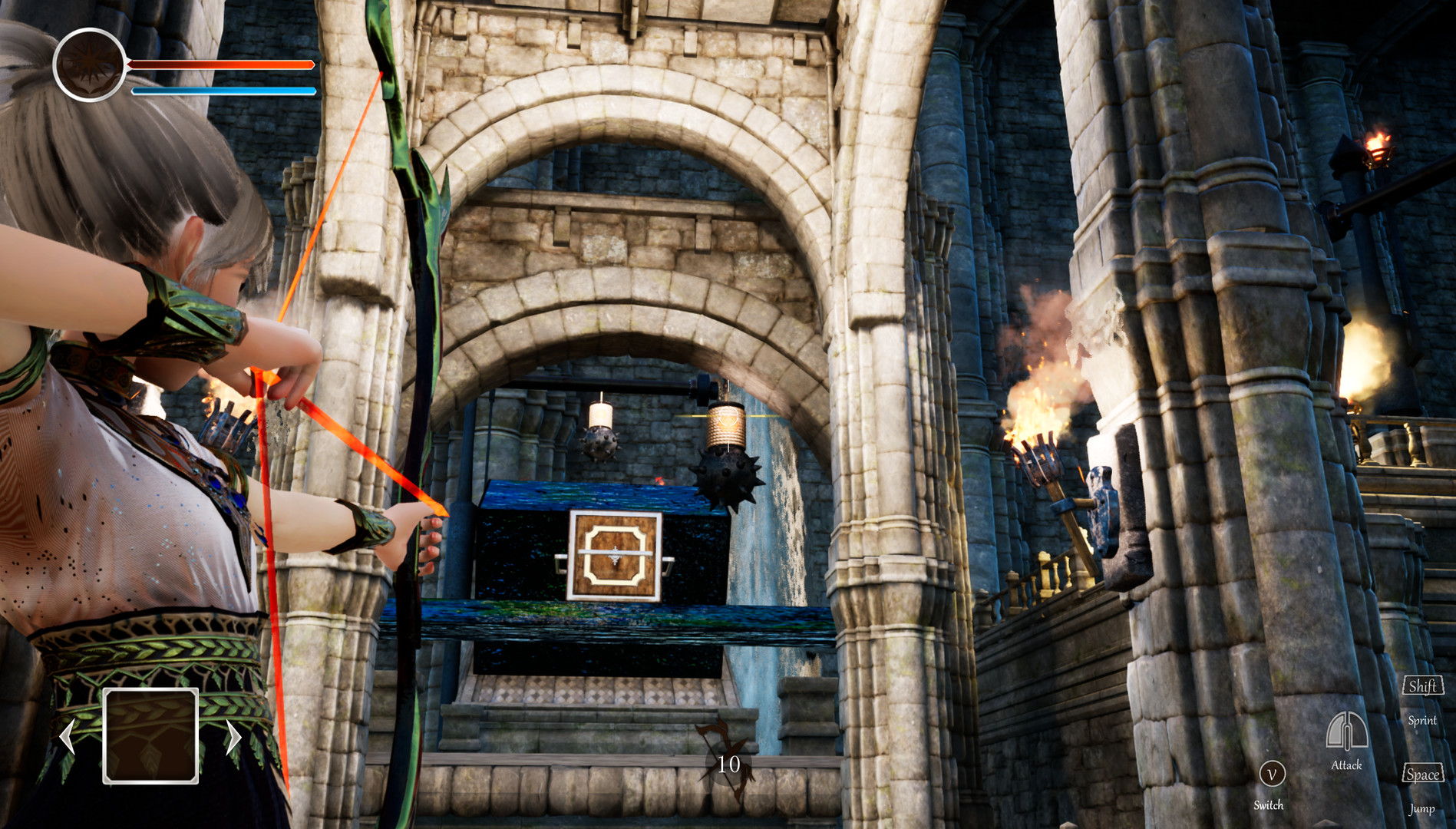
Task: Cycle to the next item with right arrow
Action: pos(233,737)
